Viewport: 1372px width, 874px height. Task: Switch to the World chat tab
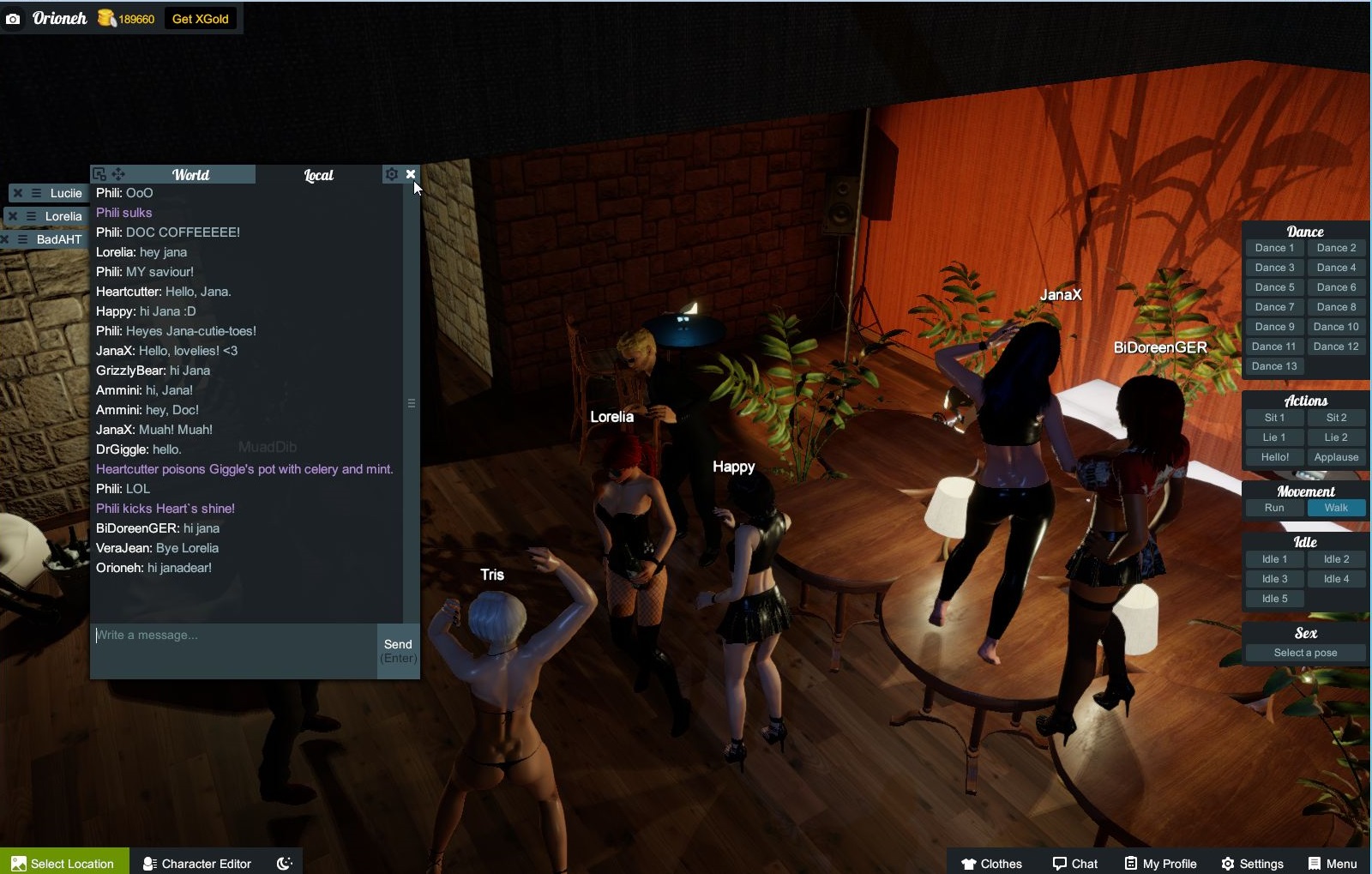point(190,174)
